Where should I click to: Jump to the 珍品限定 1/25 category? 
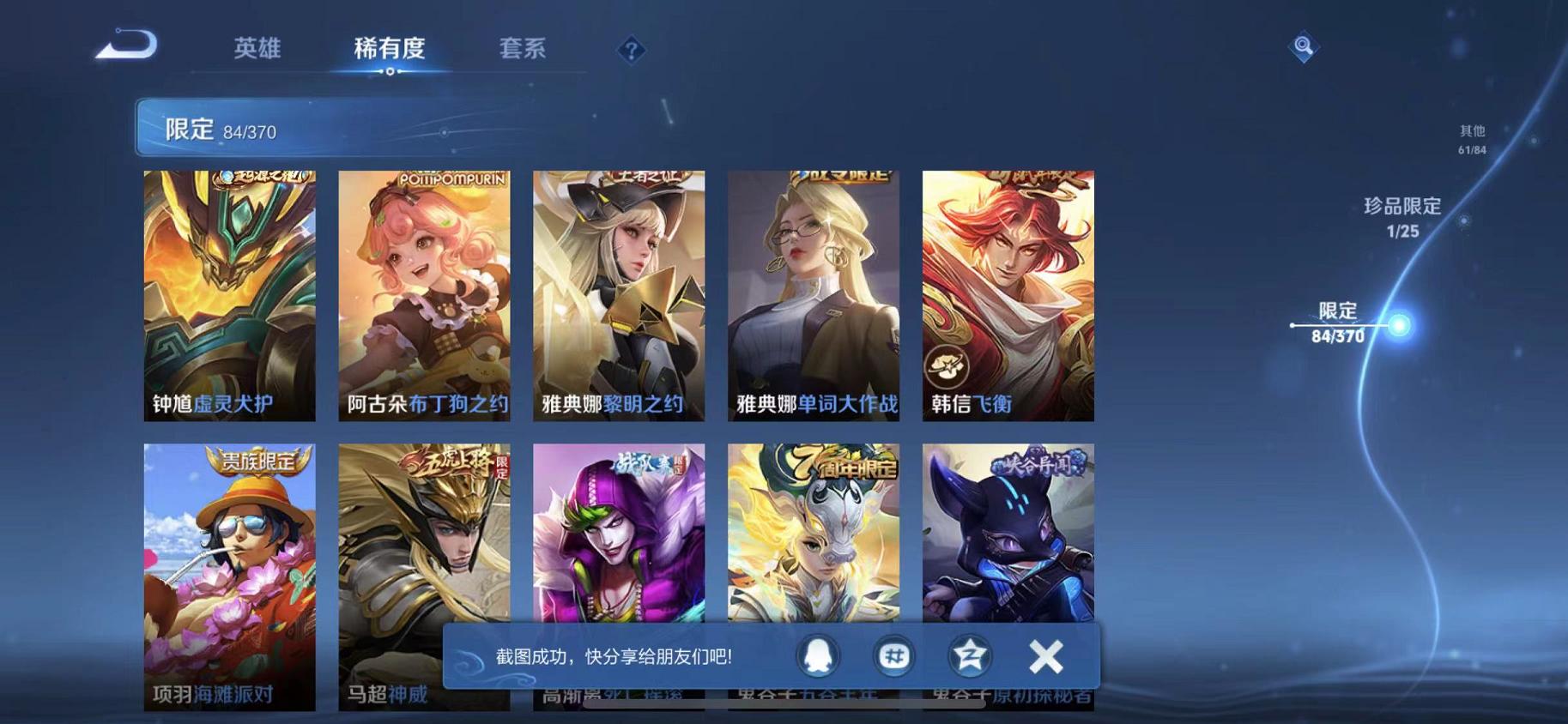(x=1402, y=217)
